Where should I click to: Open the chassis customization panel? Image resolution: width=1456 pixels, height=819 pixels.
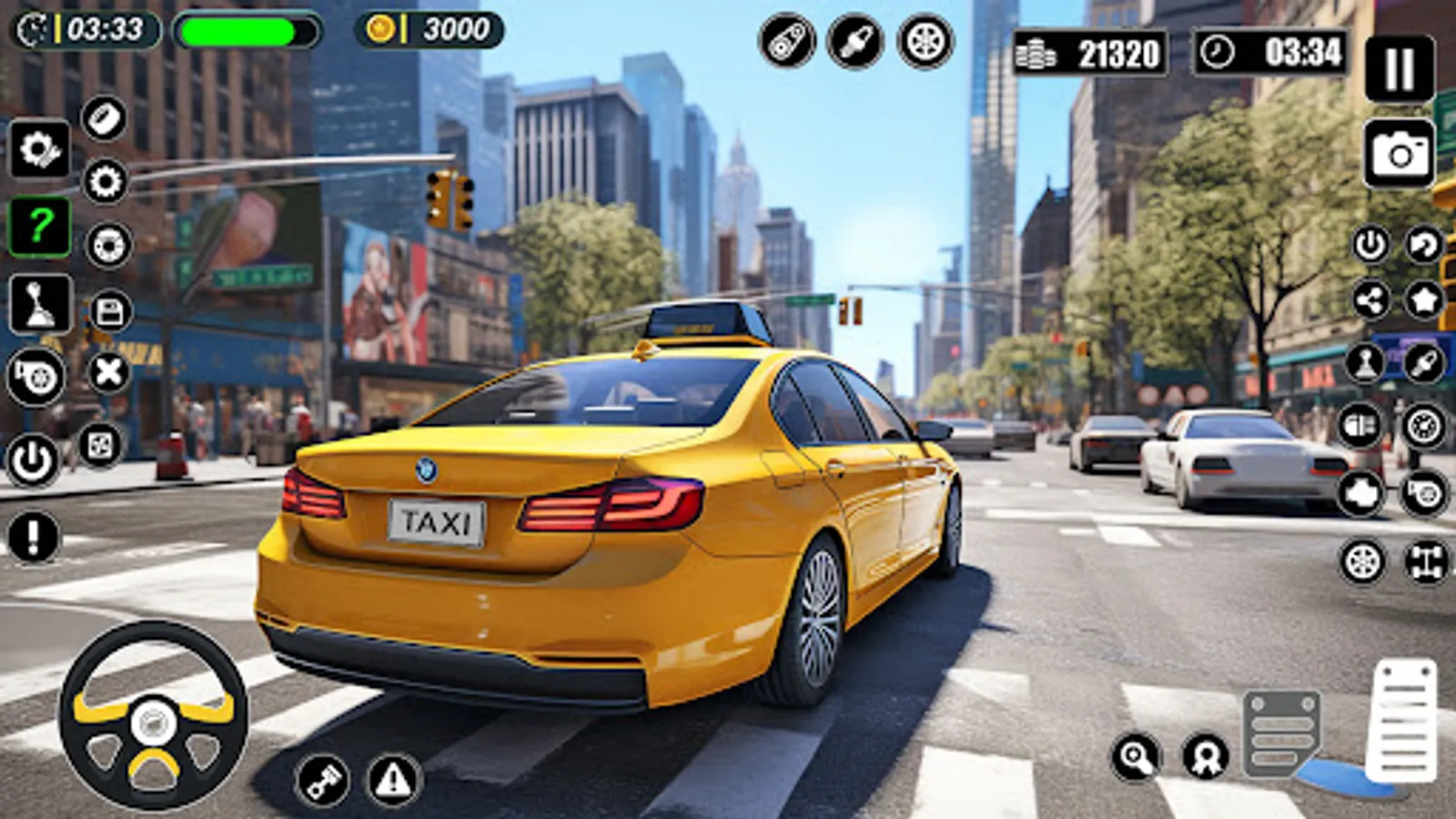[x=1426, y=561]
